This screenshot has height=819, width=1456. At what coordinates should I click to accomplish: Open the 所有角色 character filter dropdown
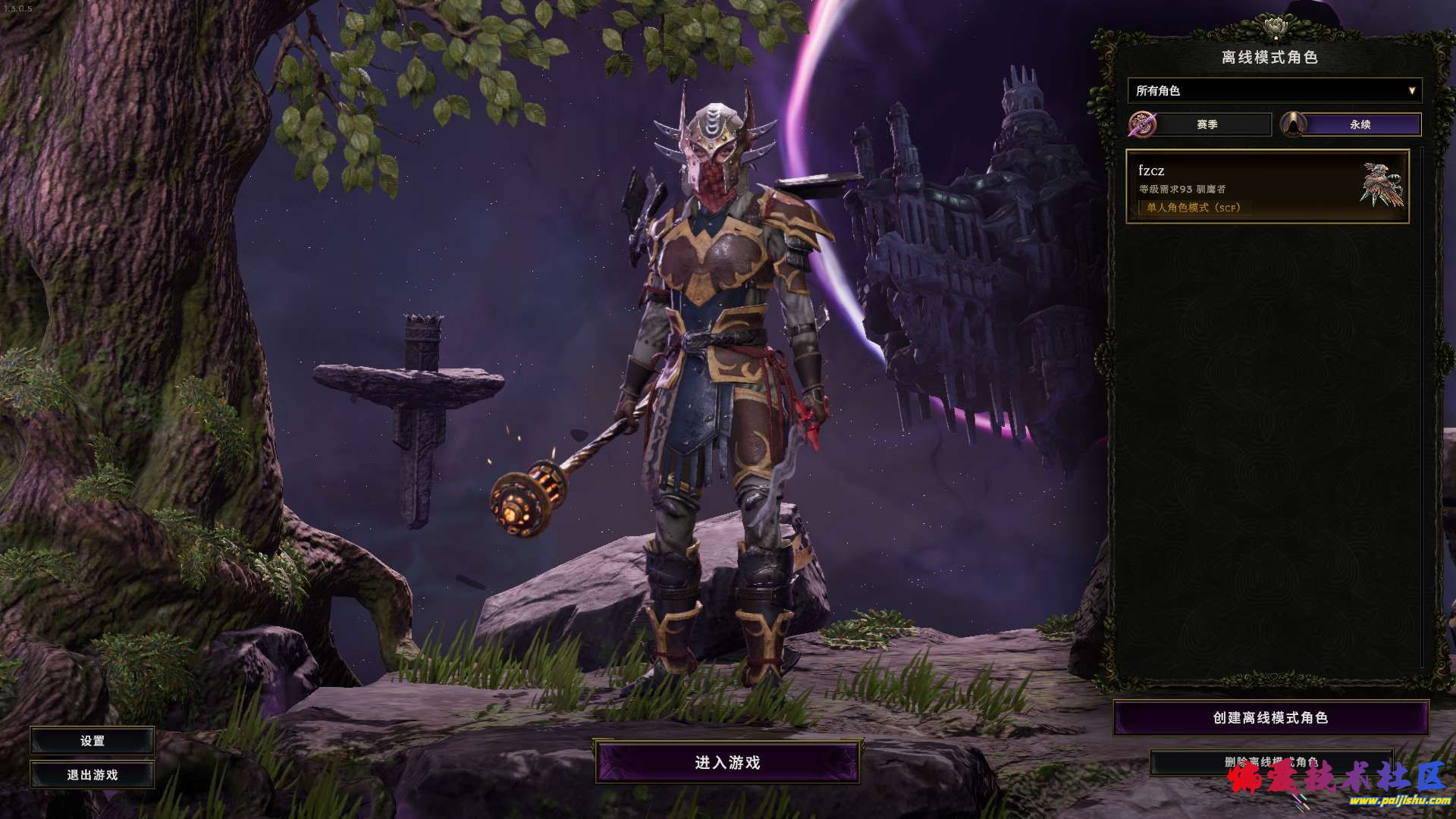(1274, 91)
